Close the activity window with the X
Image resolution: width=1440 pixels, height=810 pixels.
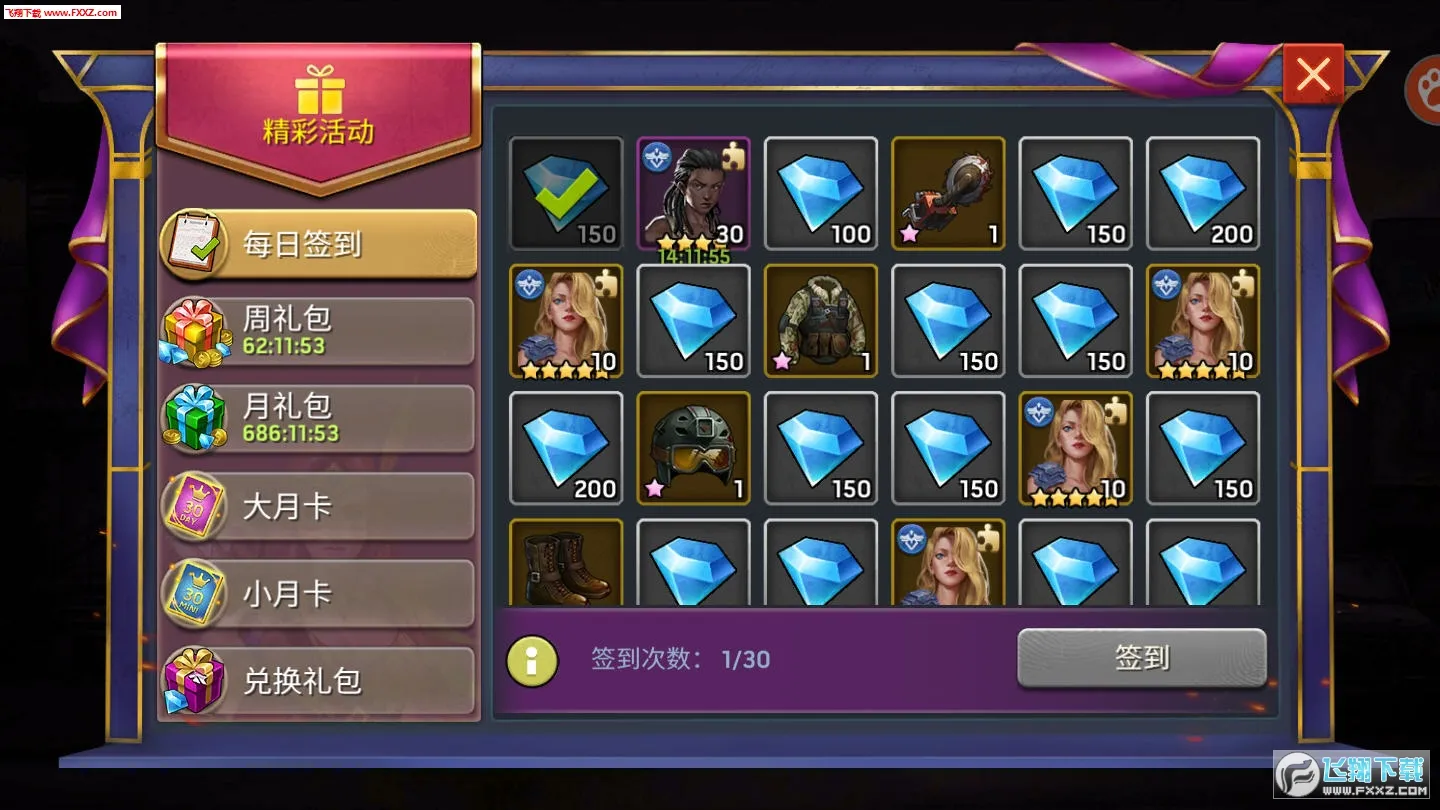[1312, 73]
